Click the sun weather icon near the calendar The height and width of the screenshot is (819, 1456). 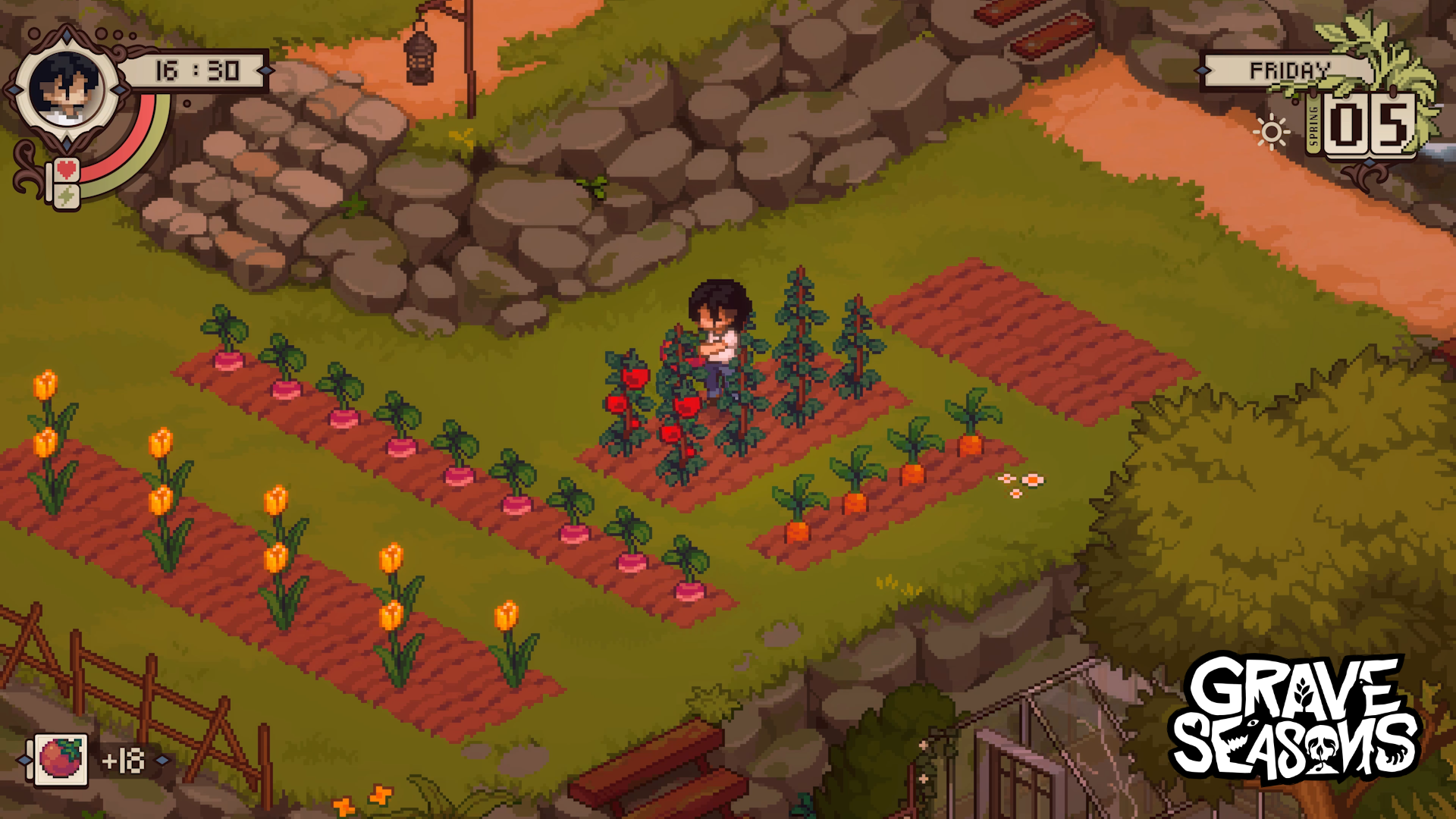point(1272,130)
